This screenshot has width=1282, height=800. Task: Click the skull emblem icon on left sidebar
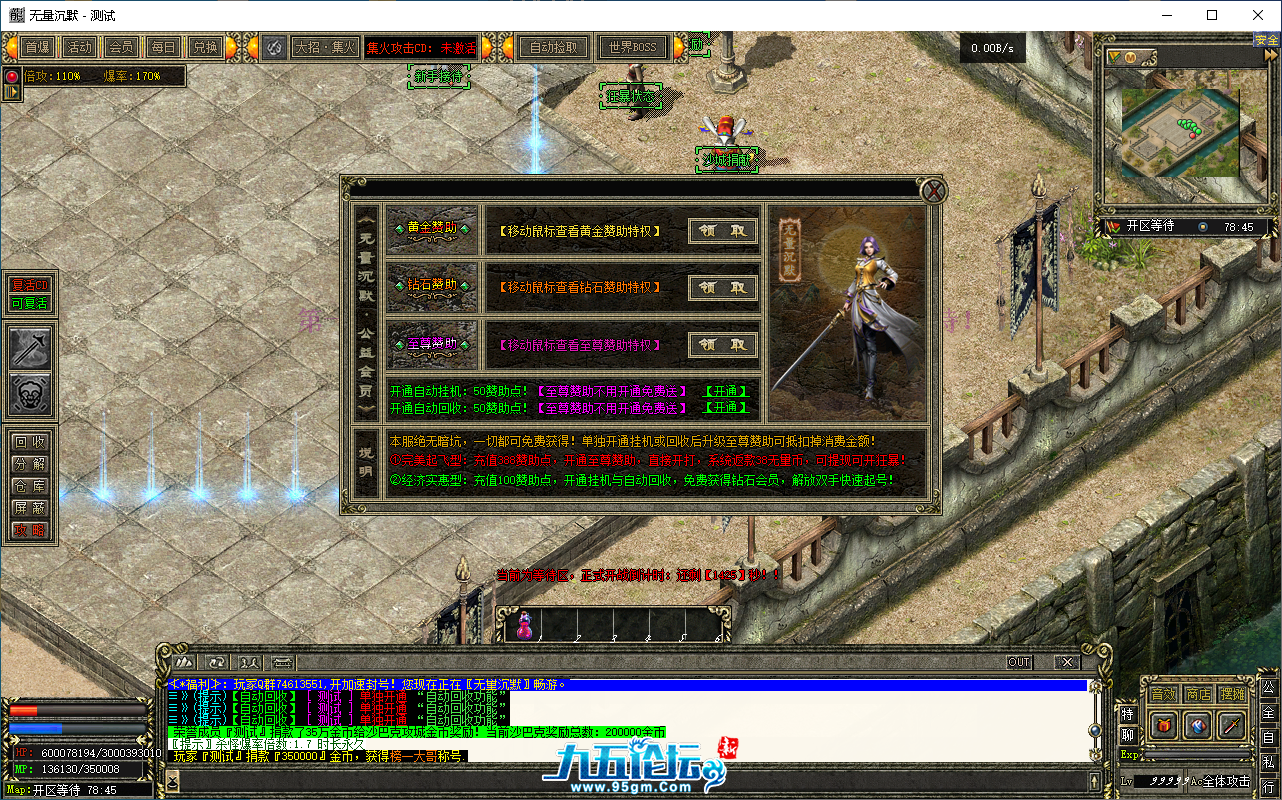pos(28,392)
